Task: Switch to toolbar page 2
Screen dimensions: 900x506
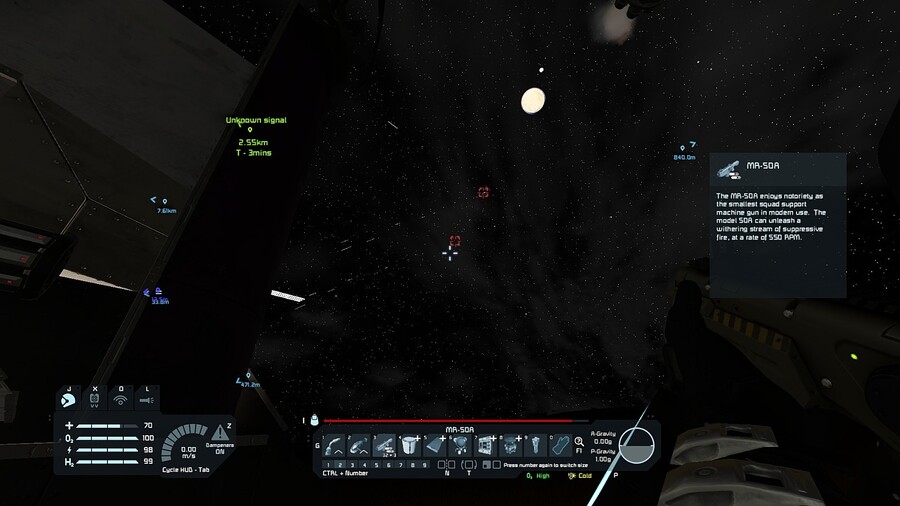Action: point(340,465)
